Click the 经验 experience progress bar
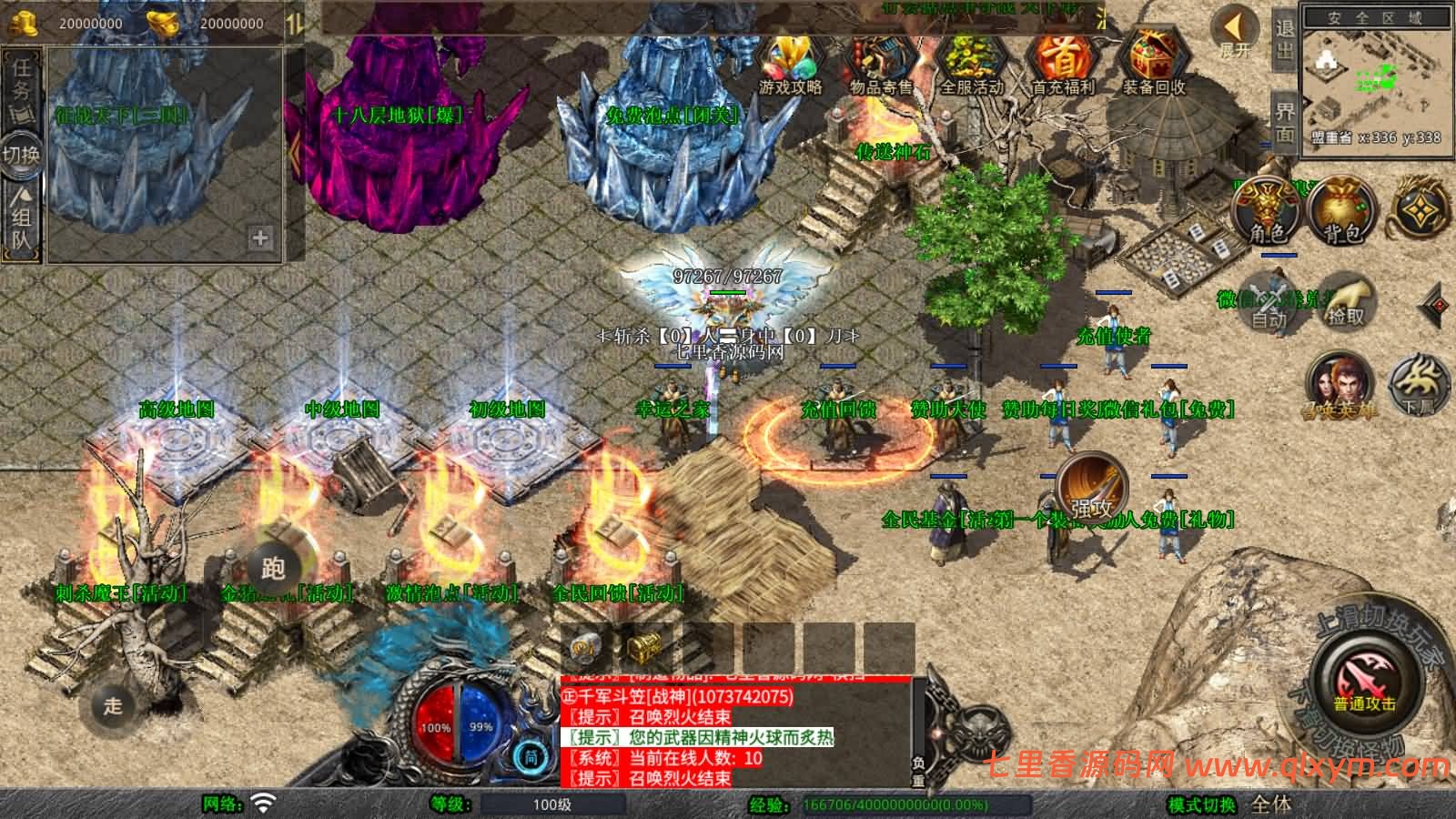 pyautogui.click(x=919, y=804)
